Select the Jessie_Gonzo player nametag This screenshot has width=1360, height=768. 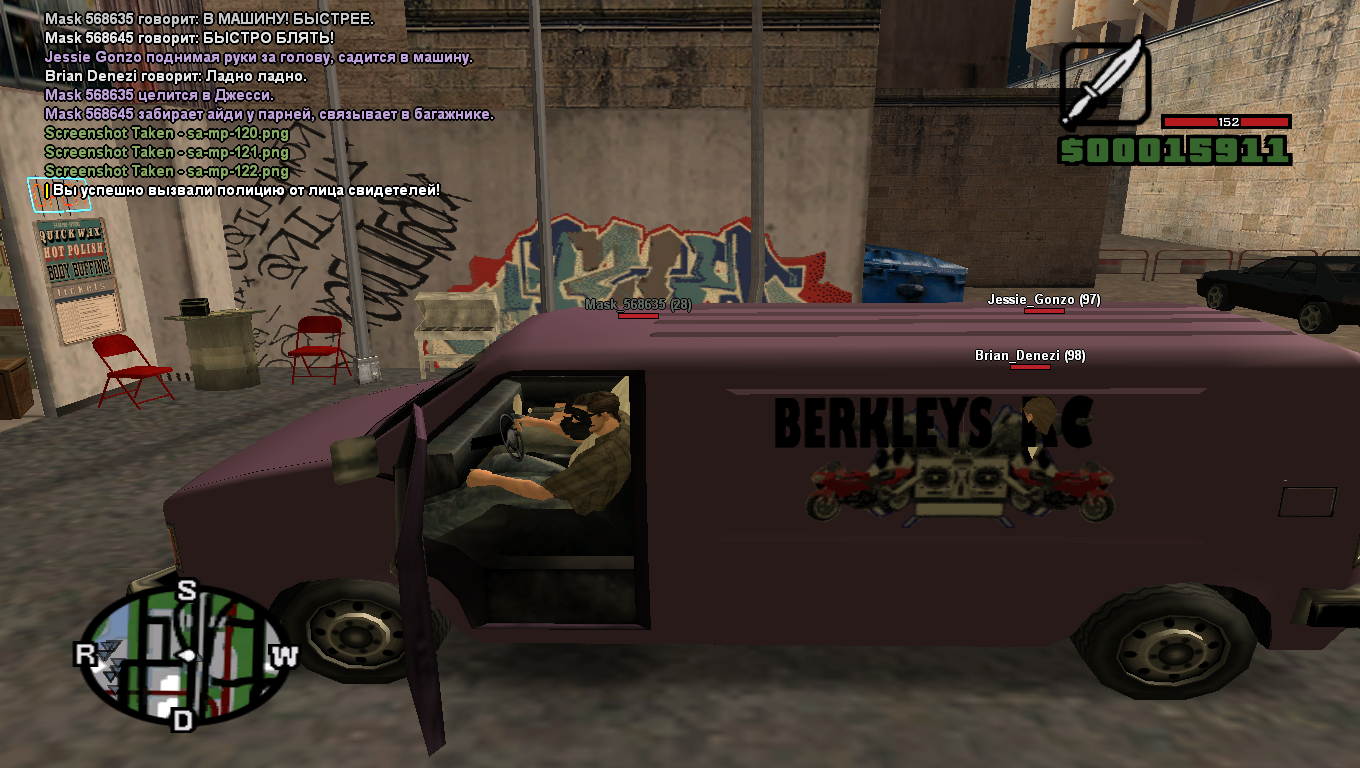pos(1043,299)
